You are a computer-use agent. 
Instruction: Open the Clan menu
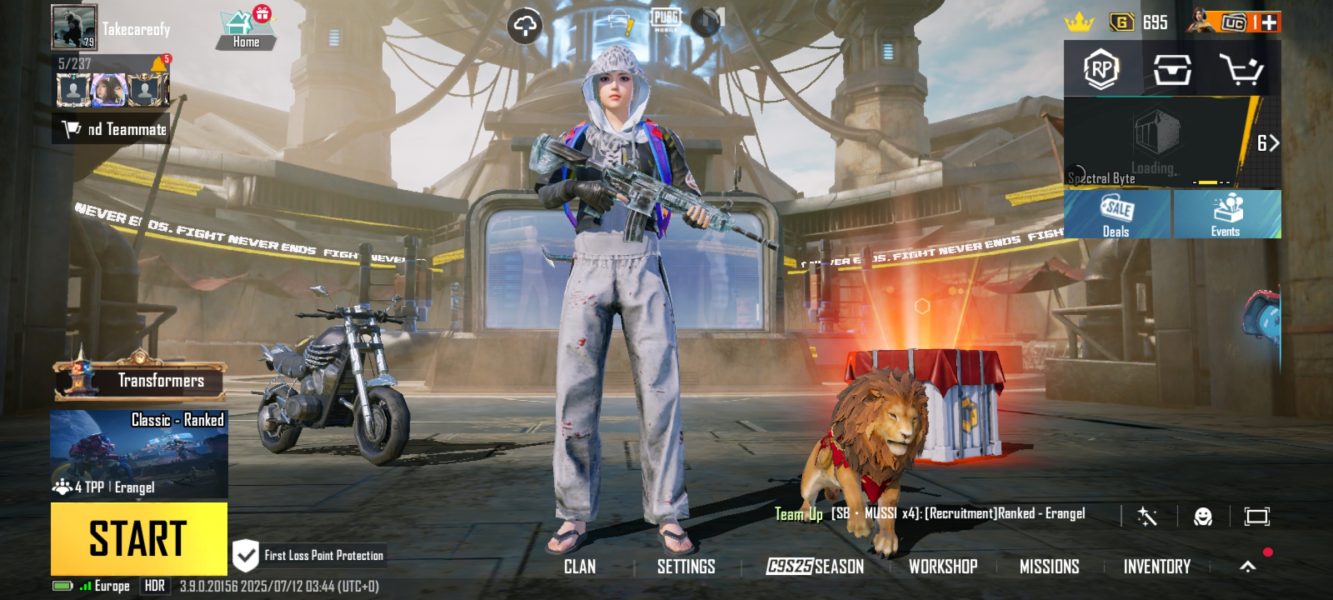click(x=579, y=566)
